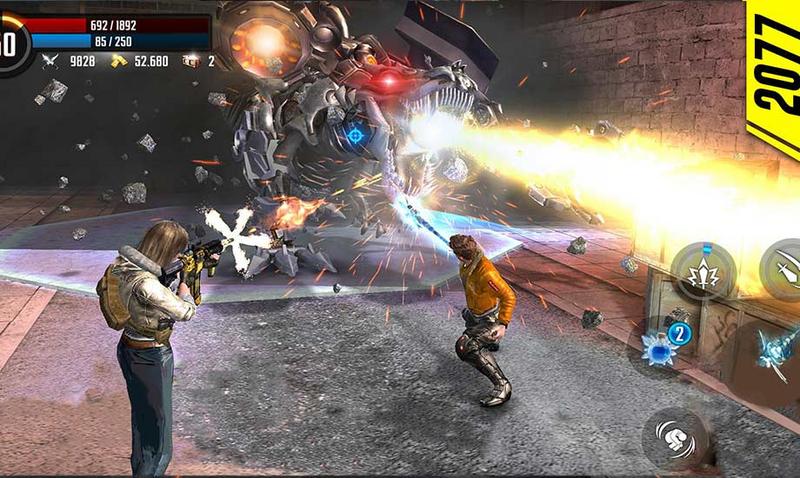Tap the sword slash attack button

click(x=784, y=268)
